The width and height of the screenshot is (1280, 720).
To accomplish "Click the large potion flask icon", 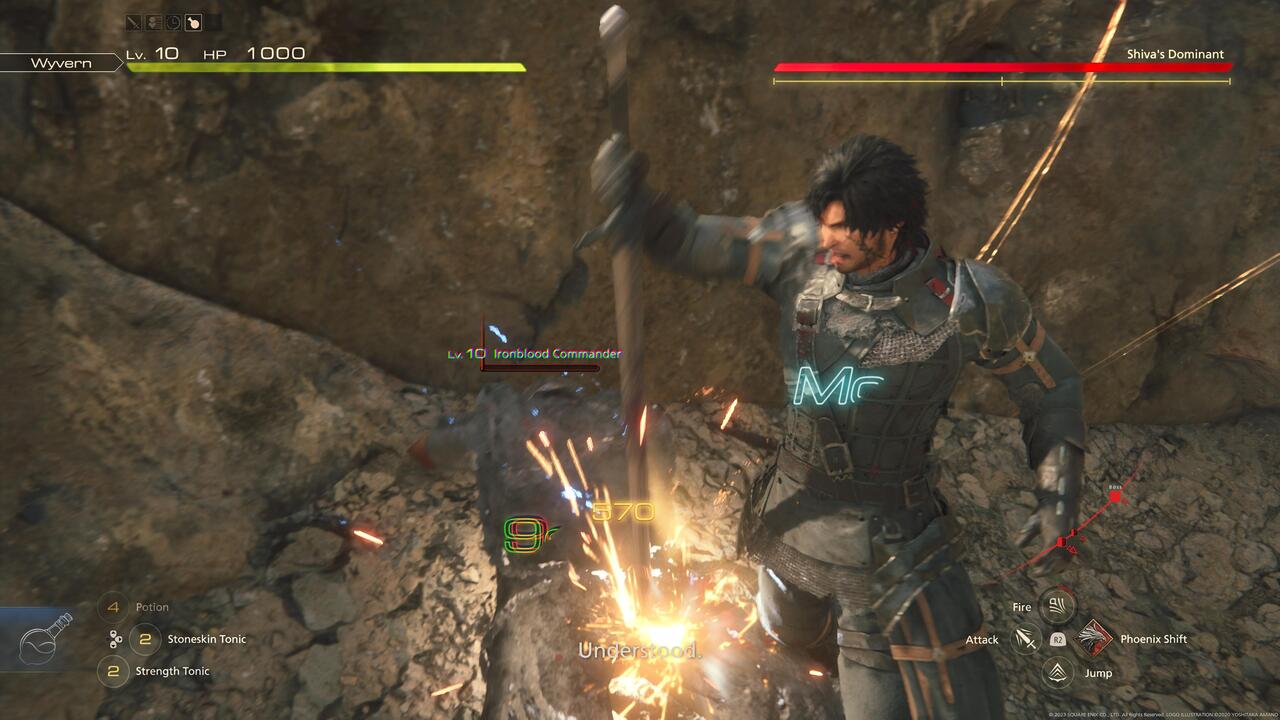I will point(47,638).
